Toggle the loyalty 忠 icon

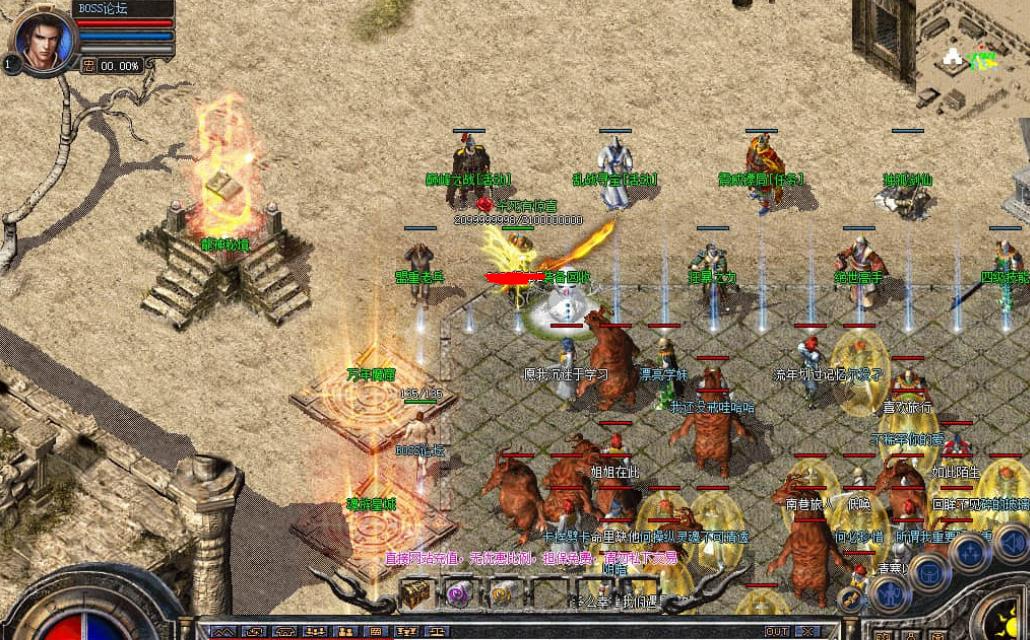(88, 65)
